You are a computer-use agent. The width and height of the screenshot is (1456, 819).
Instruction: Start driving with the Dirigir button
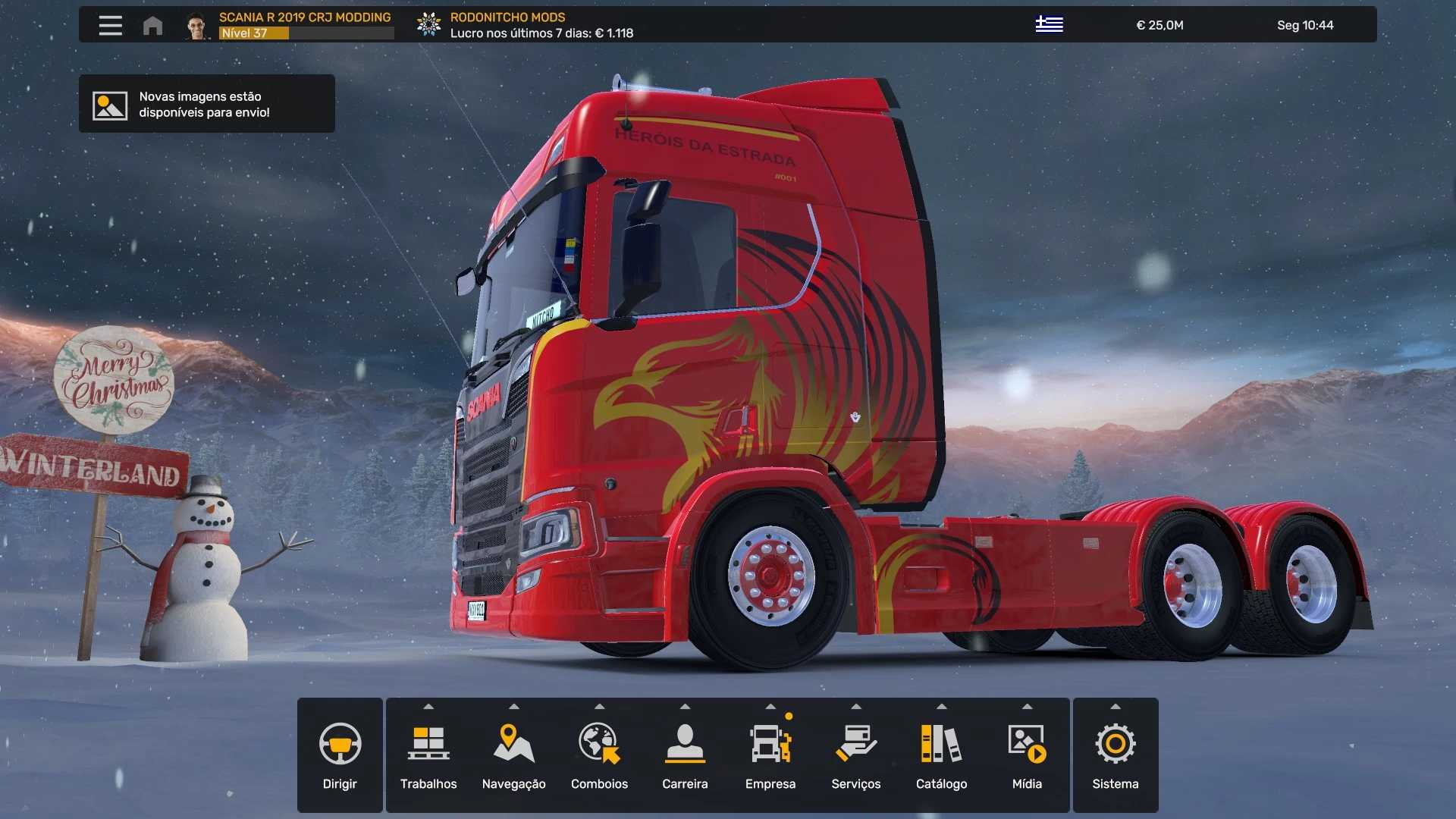(x=340, y=755)
